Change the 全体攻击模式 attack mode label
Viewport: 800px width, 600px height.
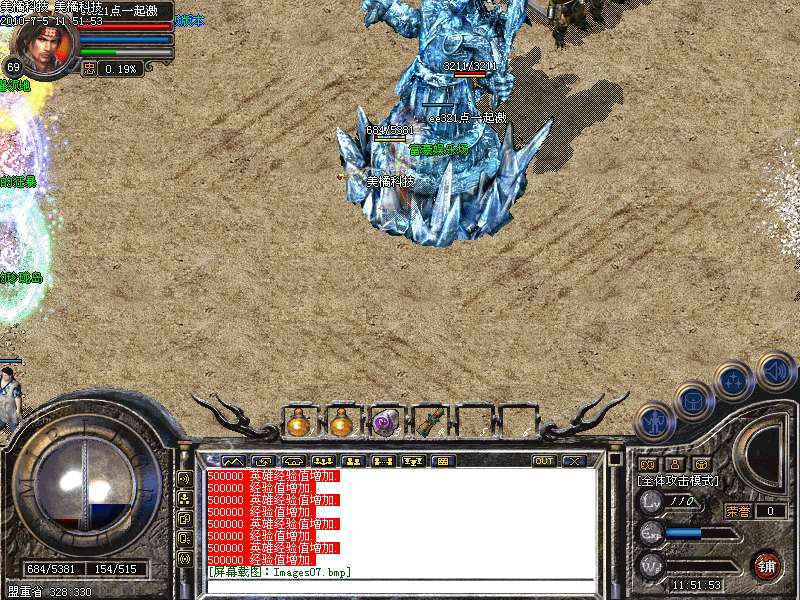678,480
